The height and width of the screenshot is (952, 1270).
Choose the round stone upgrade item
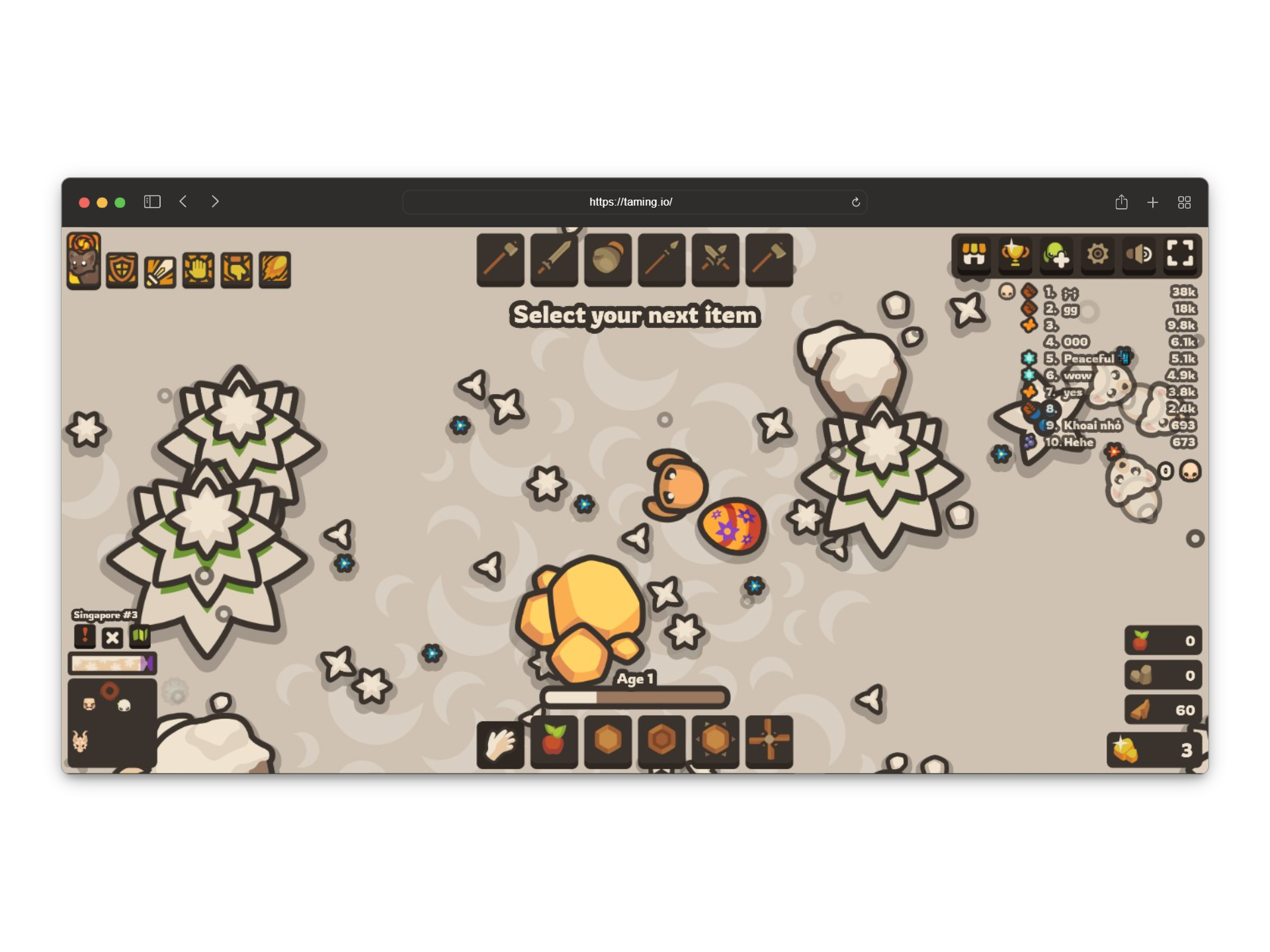(608, 259)
